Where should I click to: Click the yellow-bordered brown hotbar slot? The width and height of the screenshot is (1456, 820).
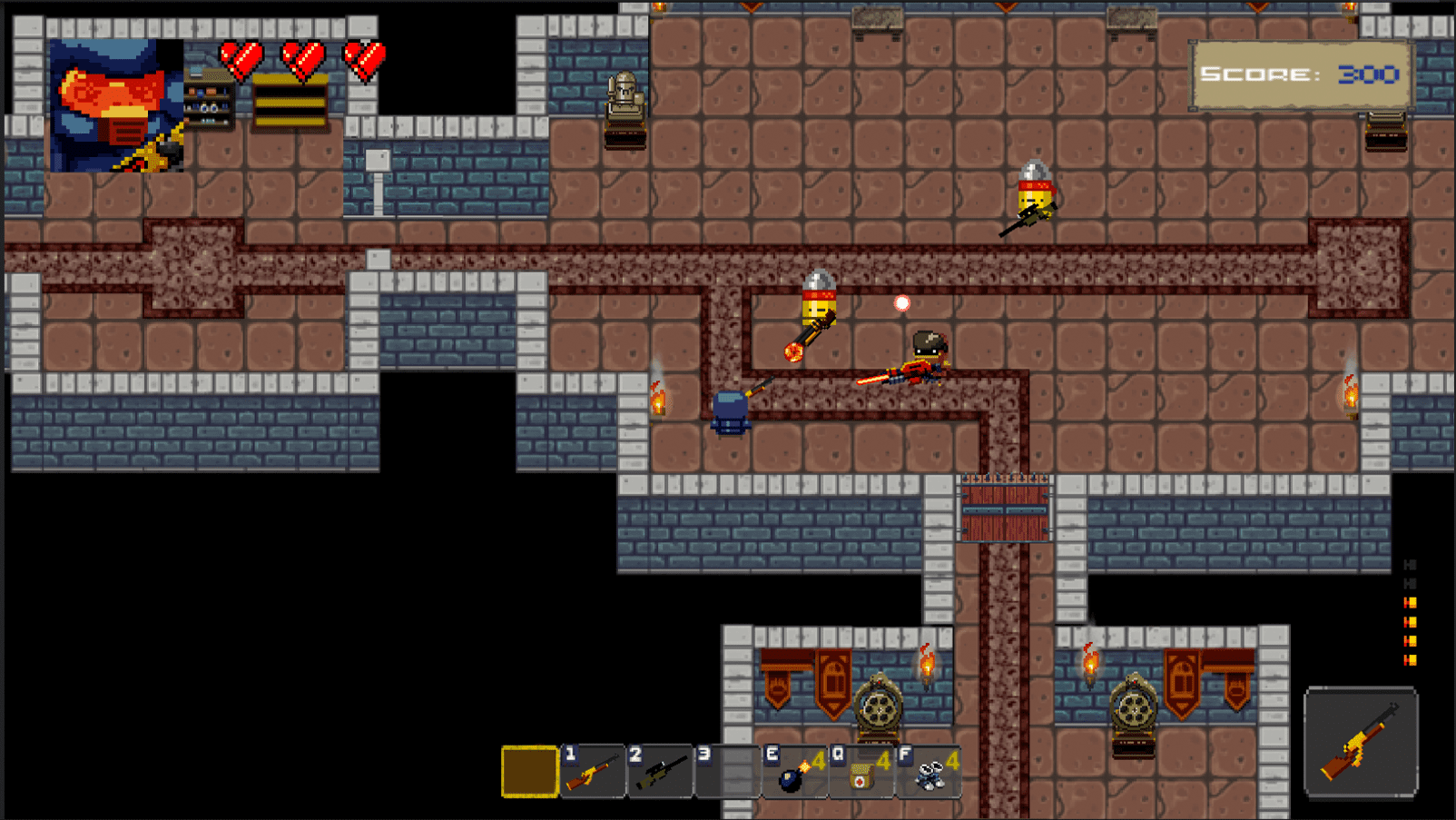[529, 772]
